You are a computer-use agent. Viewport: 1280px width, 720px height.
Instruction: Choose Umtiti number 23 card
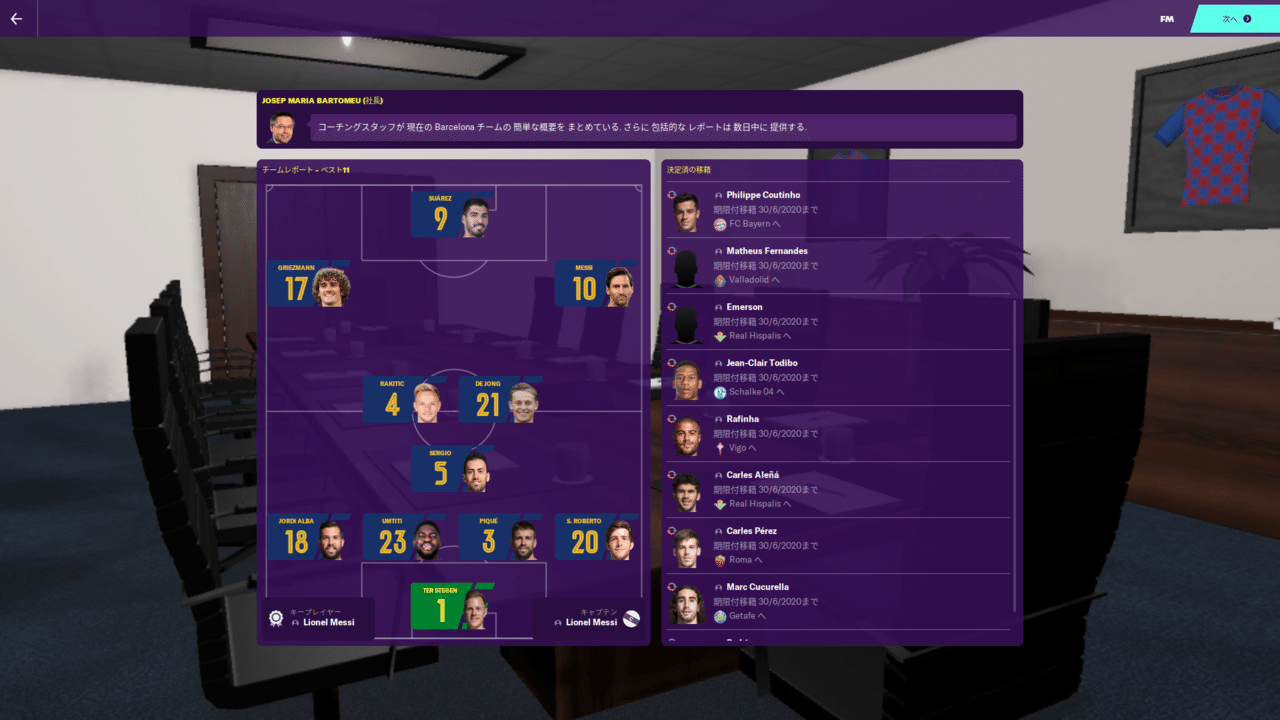coord(404,537)
